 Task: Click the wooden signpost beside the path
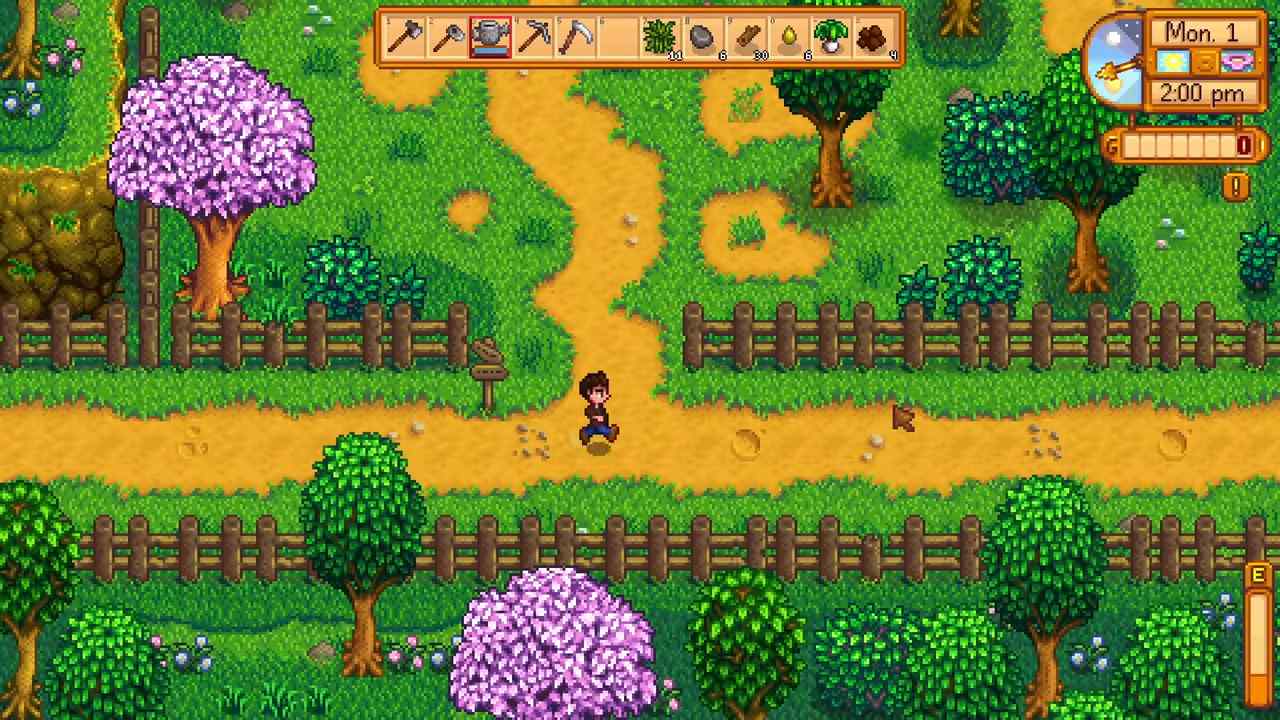pyautogui.click(x=490, y=361)
